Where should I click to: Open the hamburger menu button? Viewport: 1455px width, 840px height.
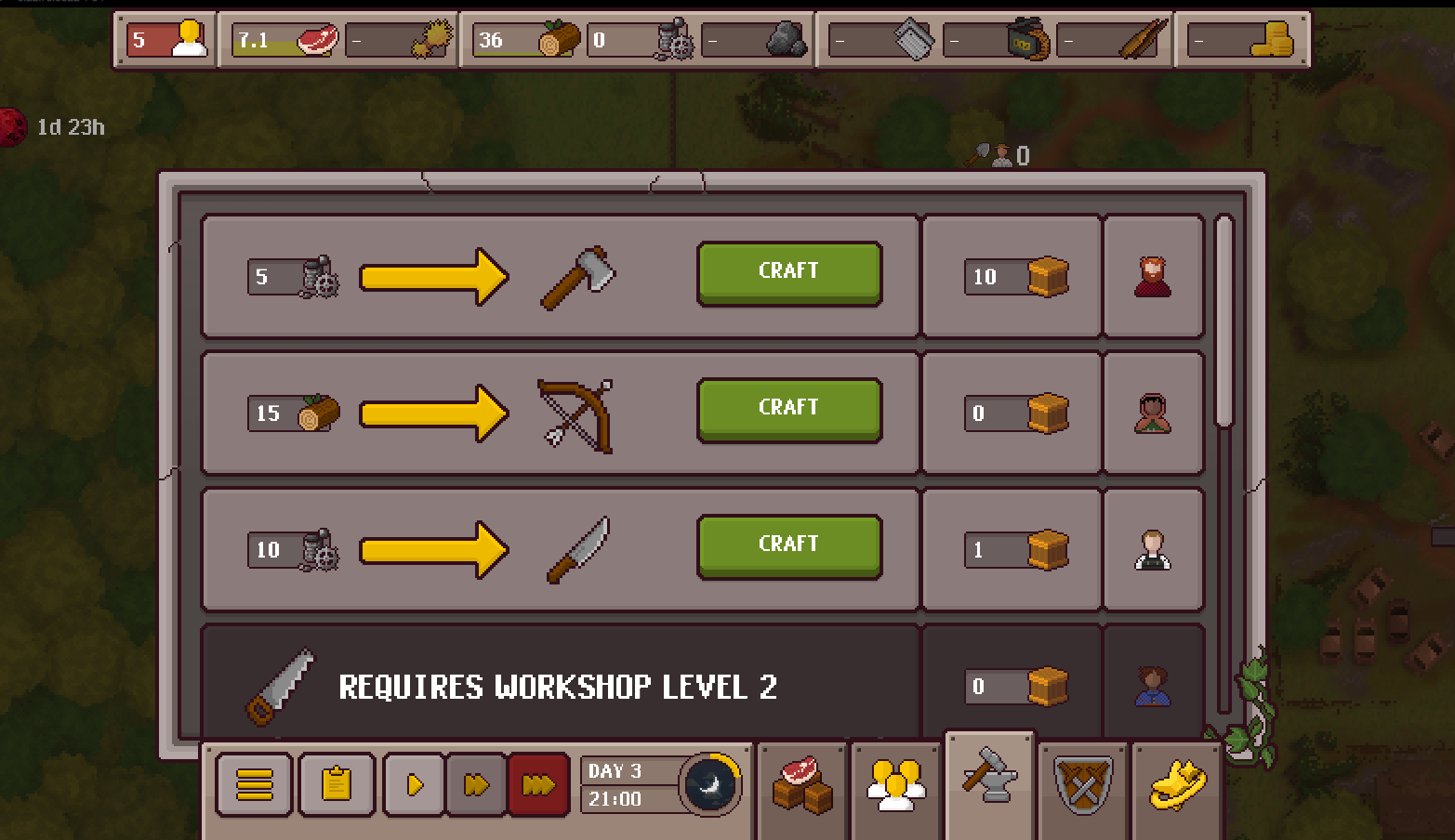pos(254,785)
